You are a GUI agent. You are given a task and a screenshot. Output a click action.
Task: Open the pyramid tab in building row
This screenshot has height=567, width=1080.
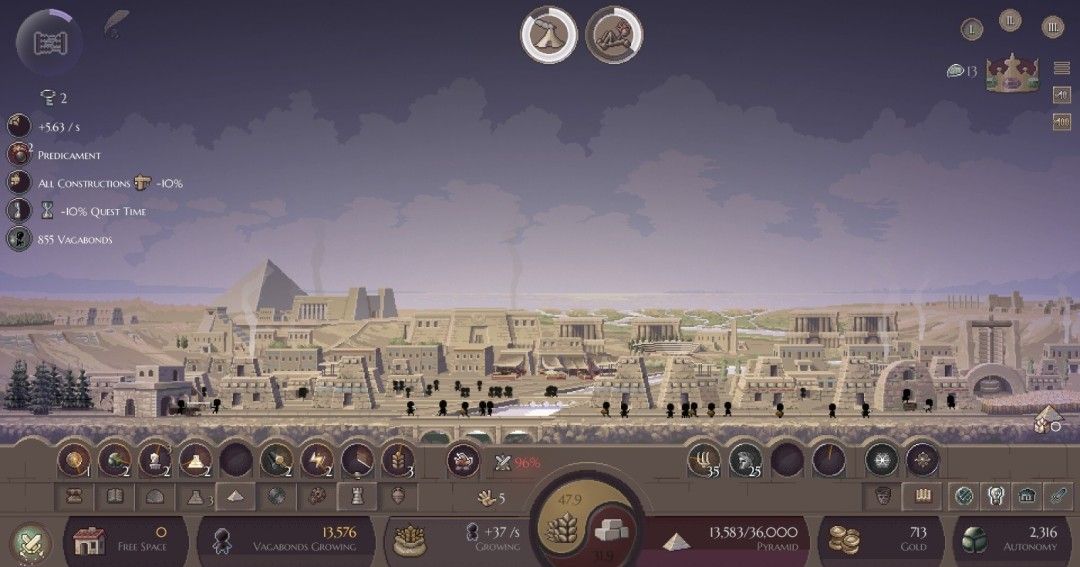pos(234,495)
